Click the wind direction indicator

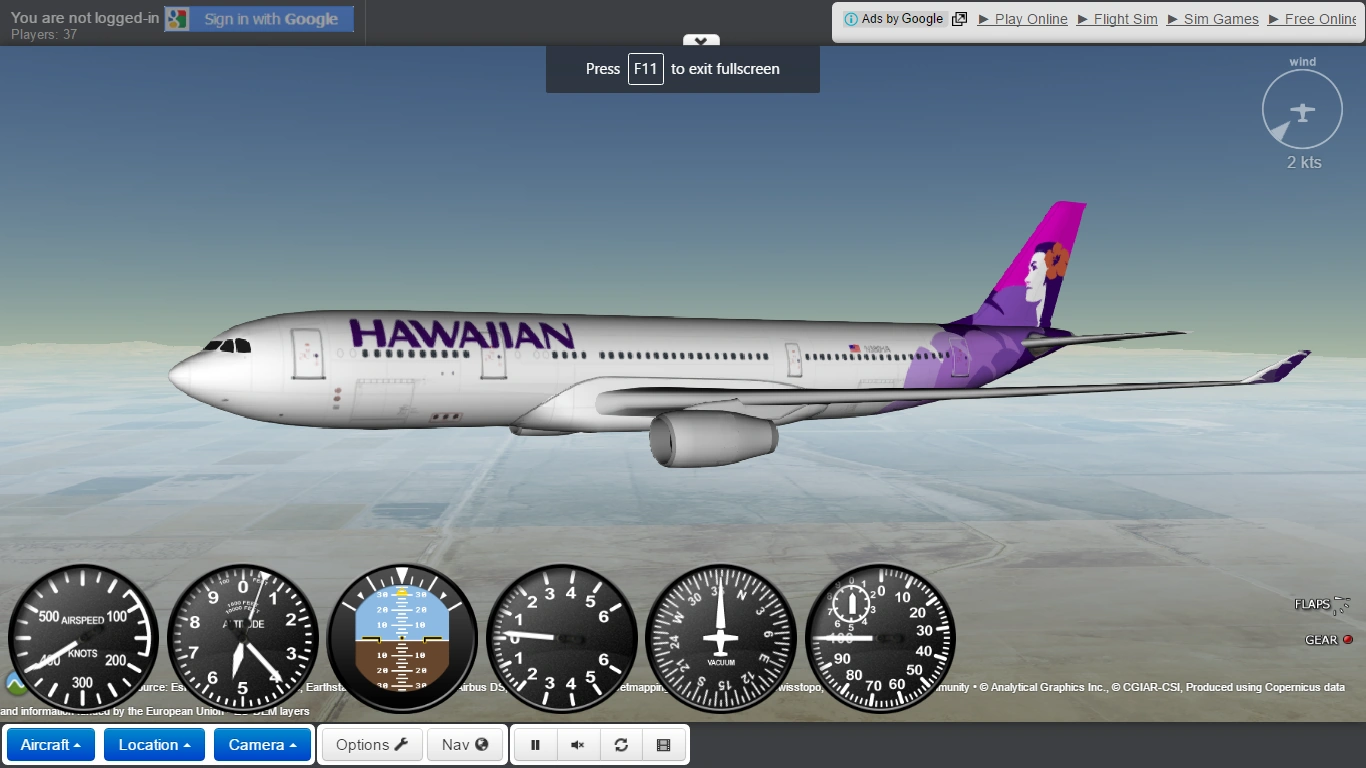[1302, 109]
